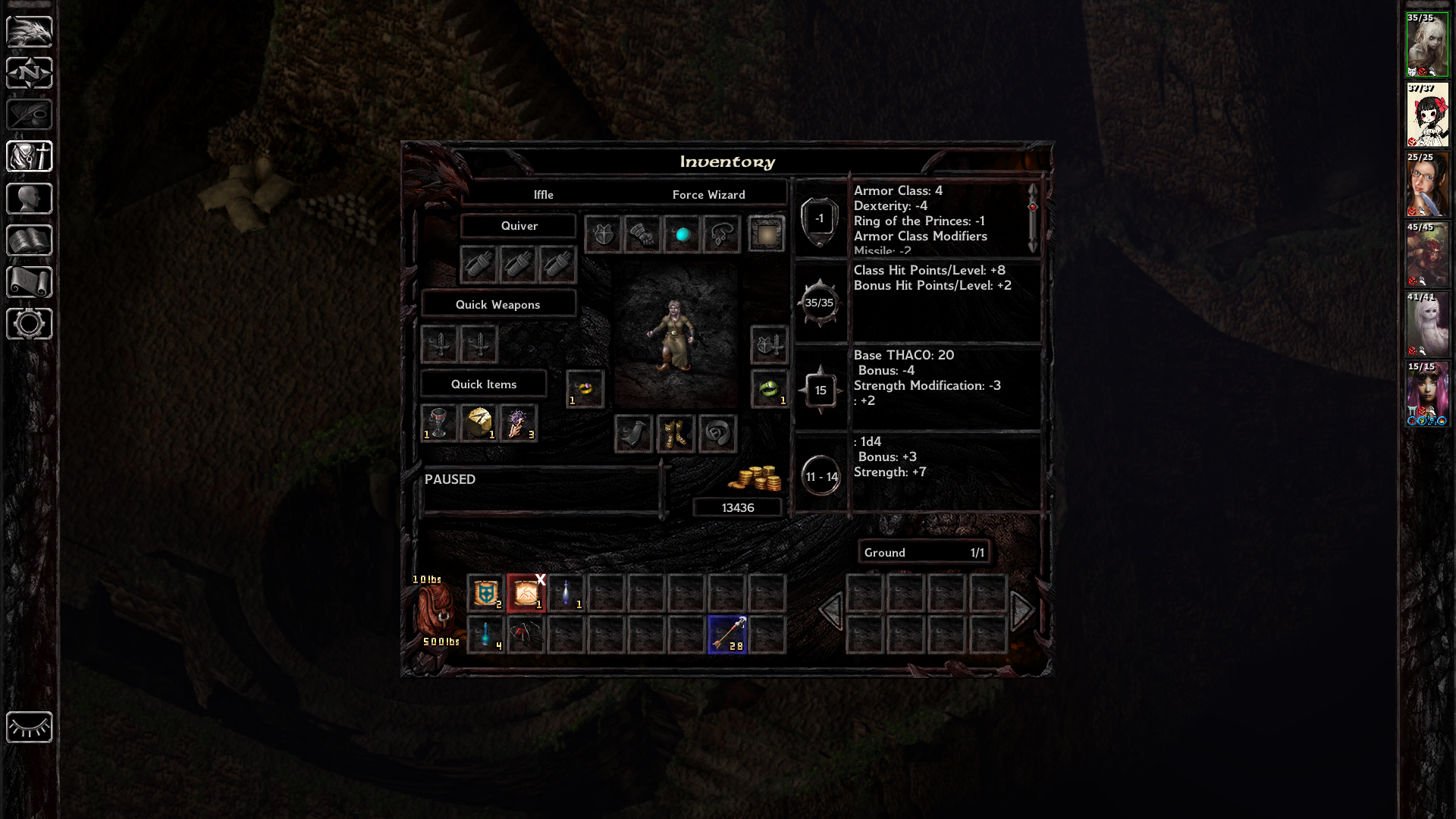Select the cyan orb amulet slot
This screenshot has height=819, width=1456.
click(x=682, y=234)
